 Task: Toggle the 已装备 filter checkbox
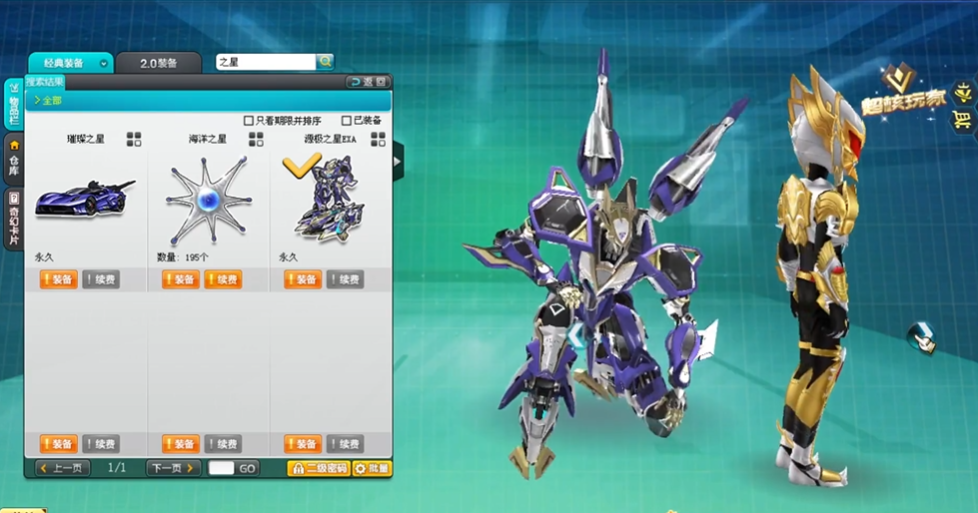click(x=347, y=121)
